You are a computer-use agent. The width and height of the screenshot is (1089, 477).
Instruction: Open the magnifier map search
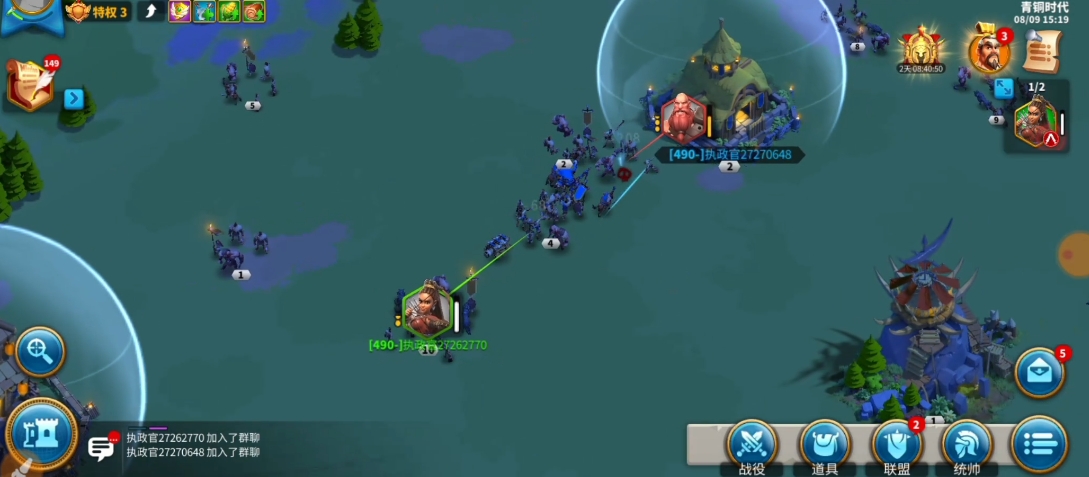pyautogui.click(x=40, y=350)
